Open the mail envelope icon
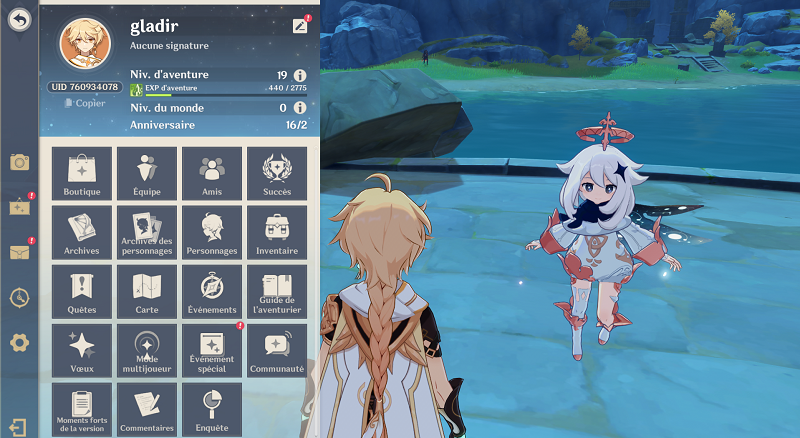Image resolution: width=800 pixels, height=438 pixels. tap(18, 252)
